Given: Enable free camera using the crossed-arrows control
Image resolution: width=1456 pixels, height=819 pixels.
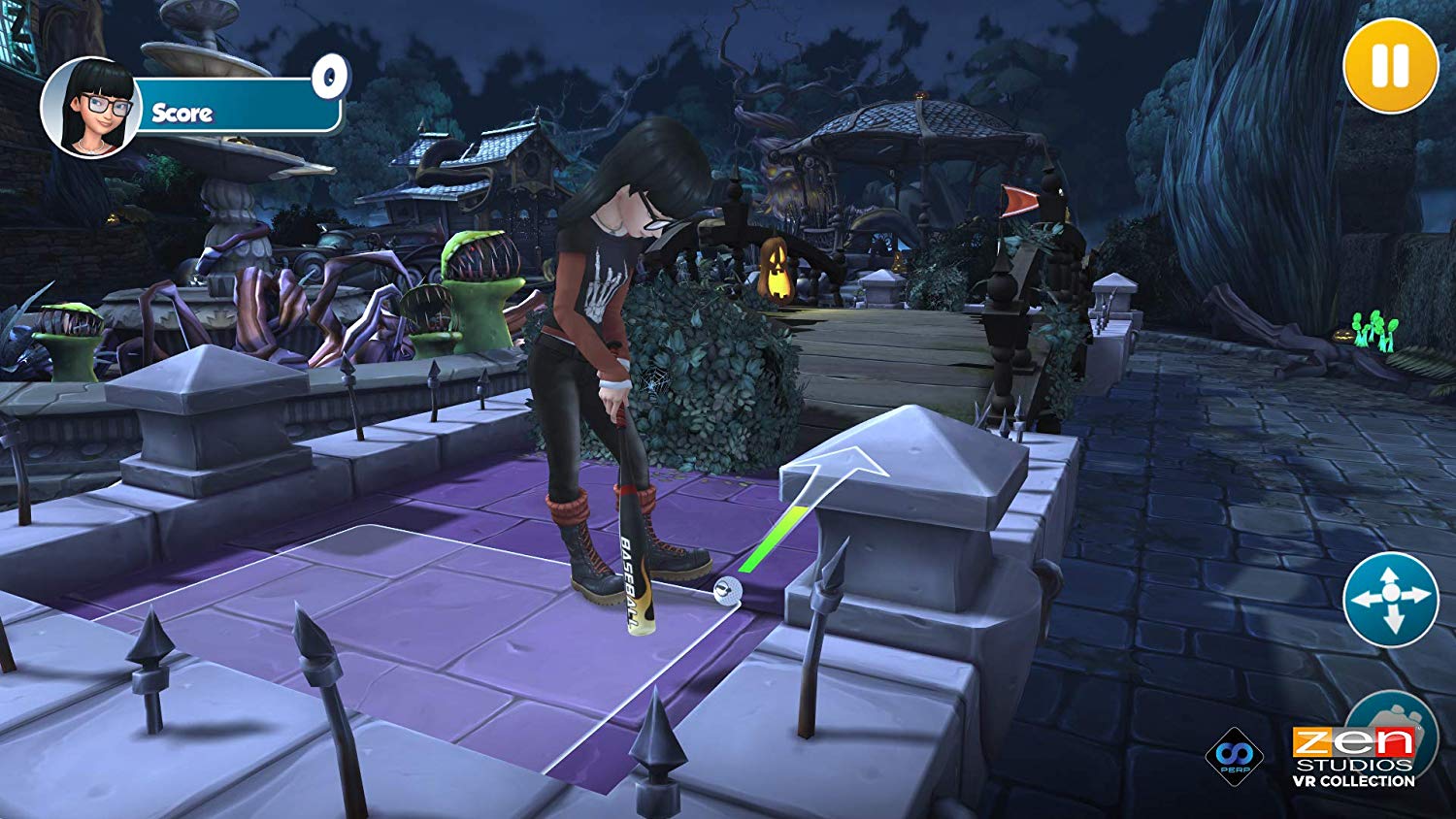Looking at the screenshot, I should coord(1390,600).
